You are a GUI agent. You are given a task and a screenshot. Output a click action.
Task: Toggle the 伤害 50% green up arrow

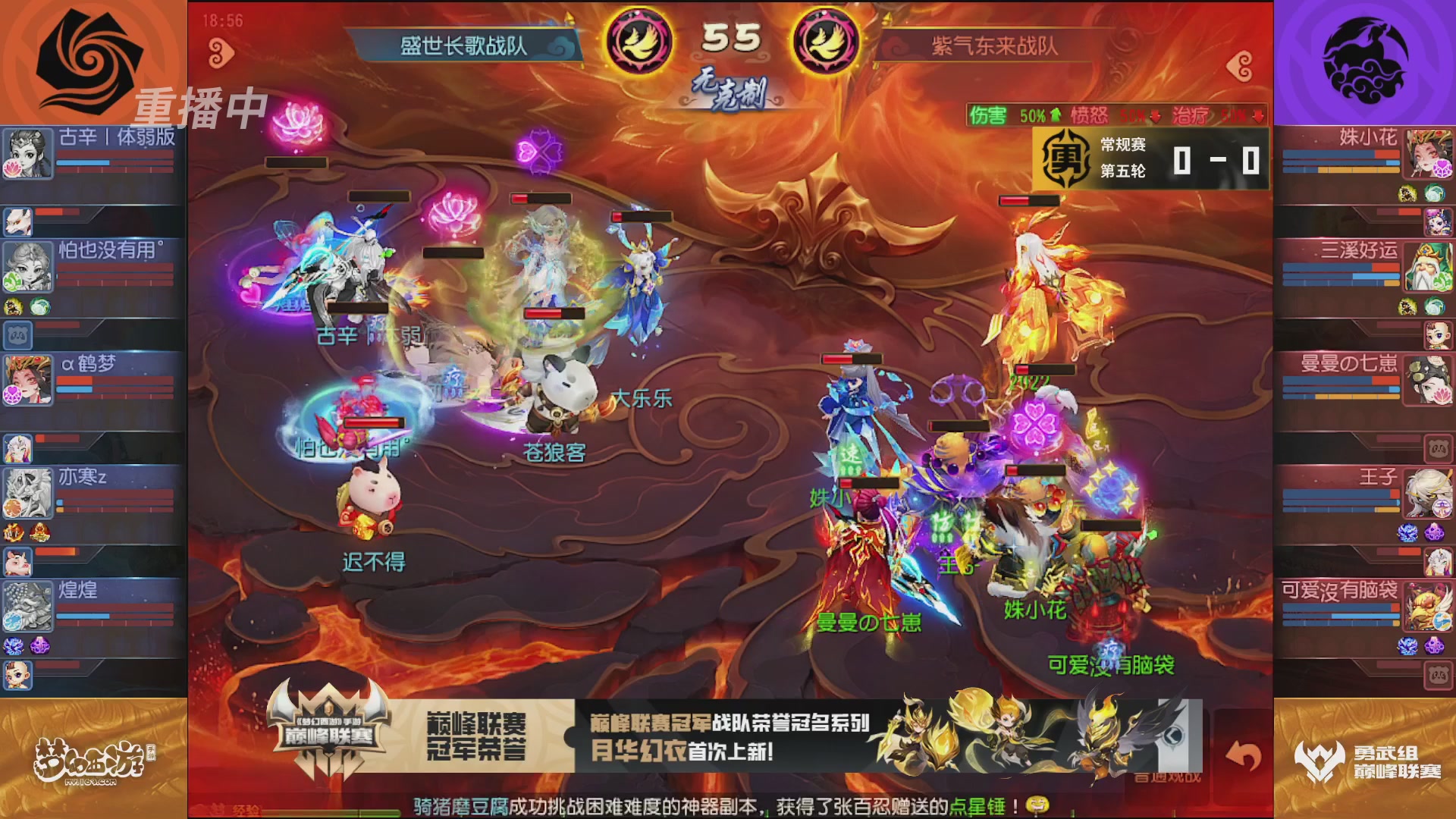(1056, 115)
